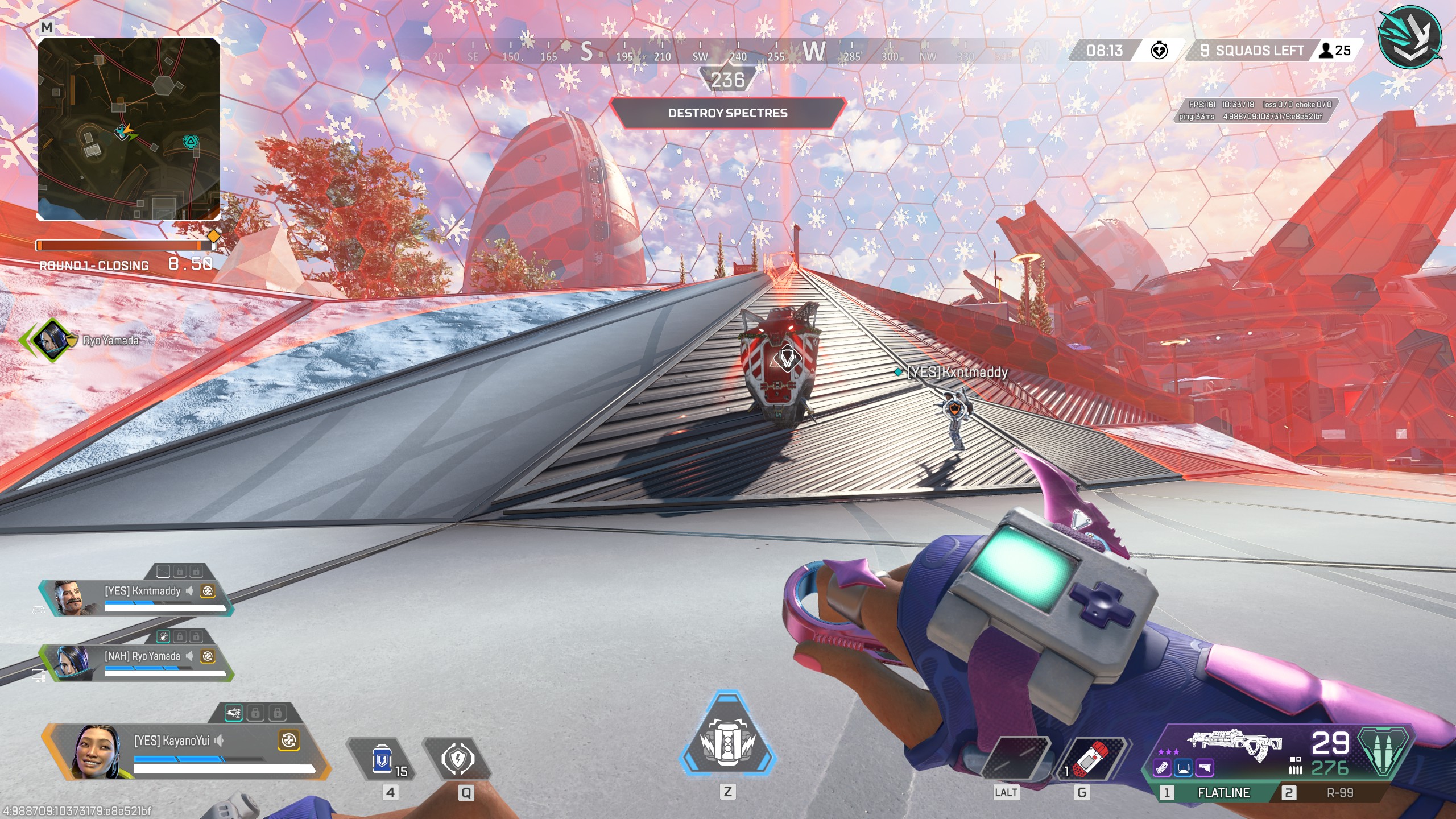Click the heavy ammo type icon

click(1383, 752)
